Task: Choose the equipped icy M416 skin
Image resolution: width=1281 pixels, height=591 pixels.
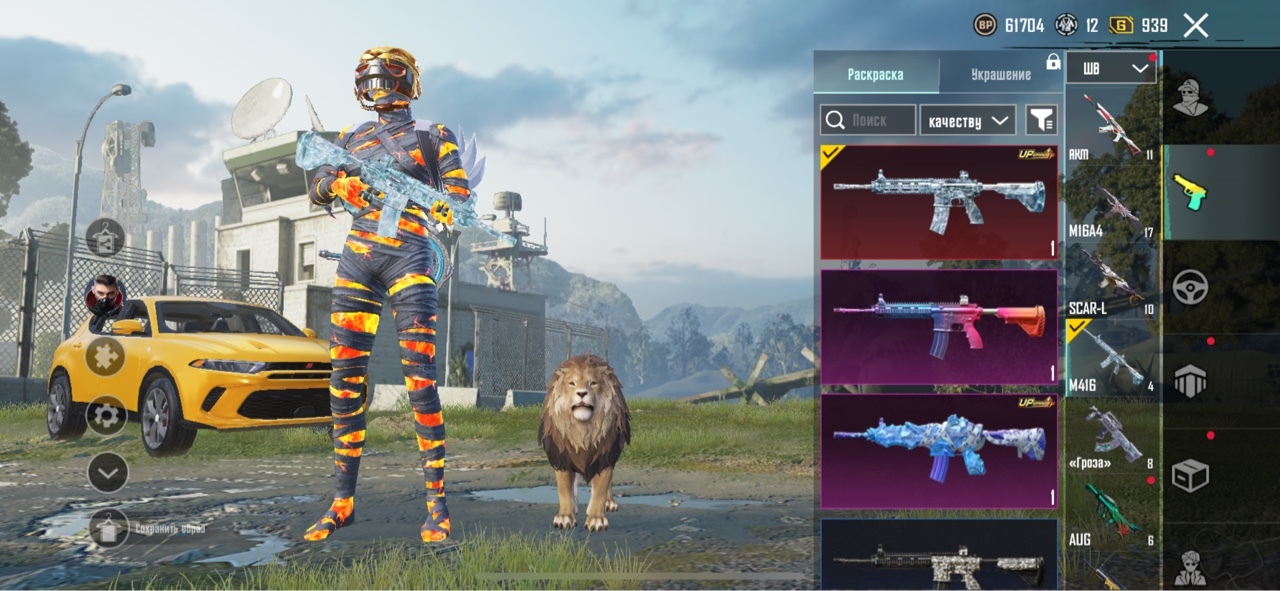Action: 938,202
